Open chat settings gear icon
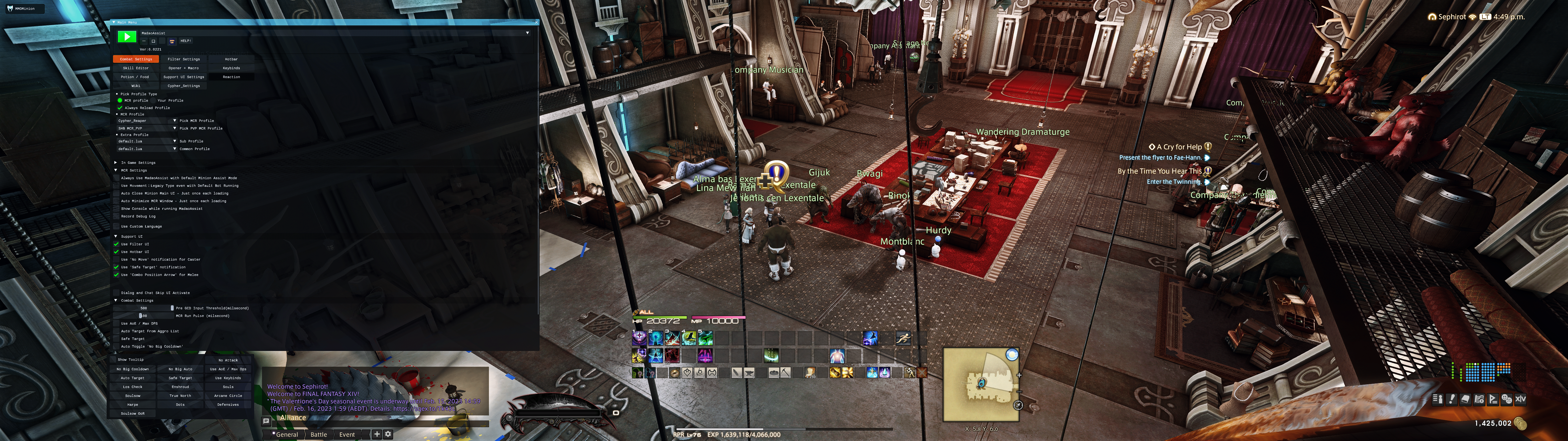This screenshot has width=1568, height=441. (388, 434)
